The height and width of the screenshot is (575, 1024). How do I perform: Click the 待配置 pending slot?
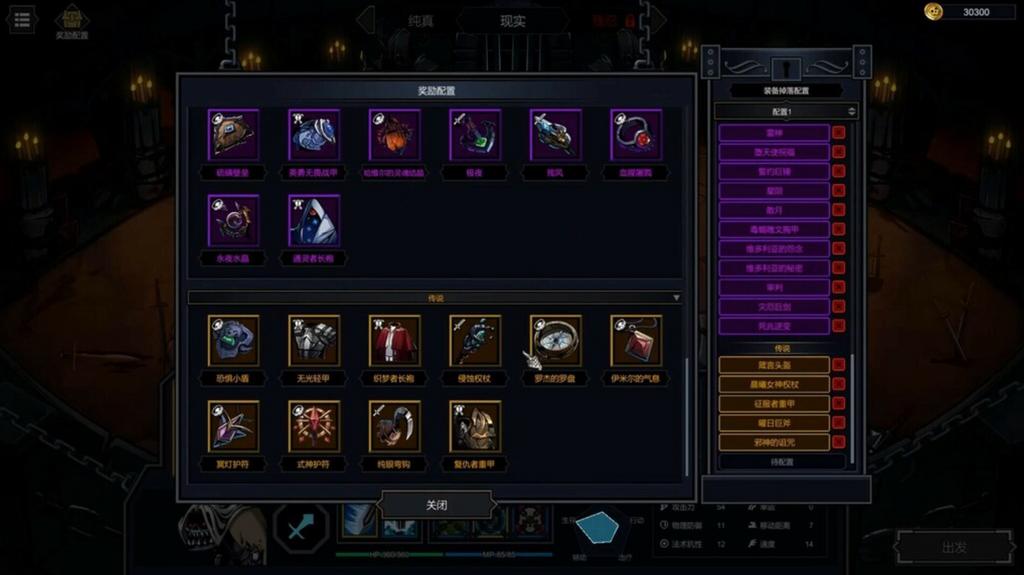(782, 462)
